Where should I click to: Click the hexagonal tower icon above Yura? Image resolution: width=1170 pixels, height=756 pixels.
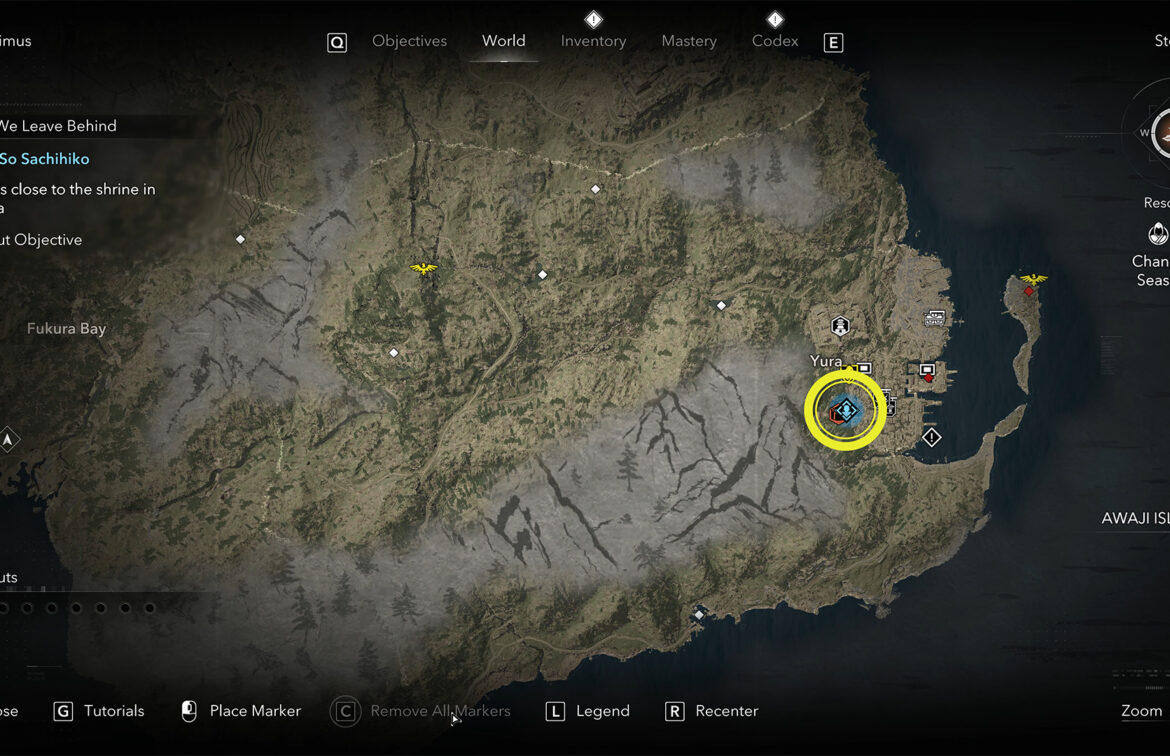coord(840,326)
